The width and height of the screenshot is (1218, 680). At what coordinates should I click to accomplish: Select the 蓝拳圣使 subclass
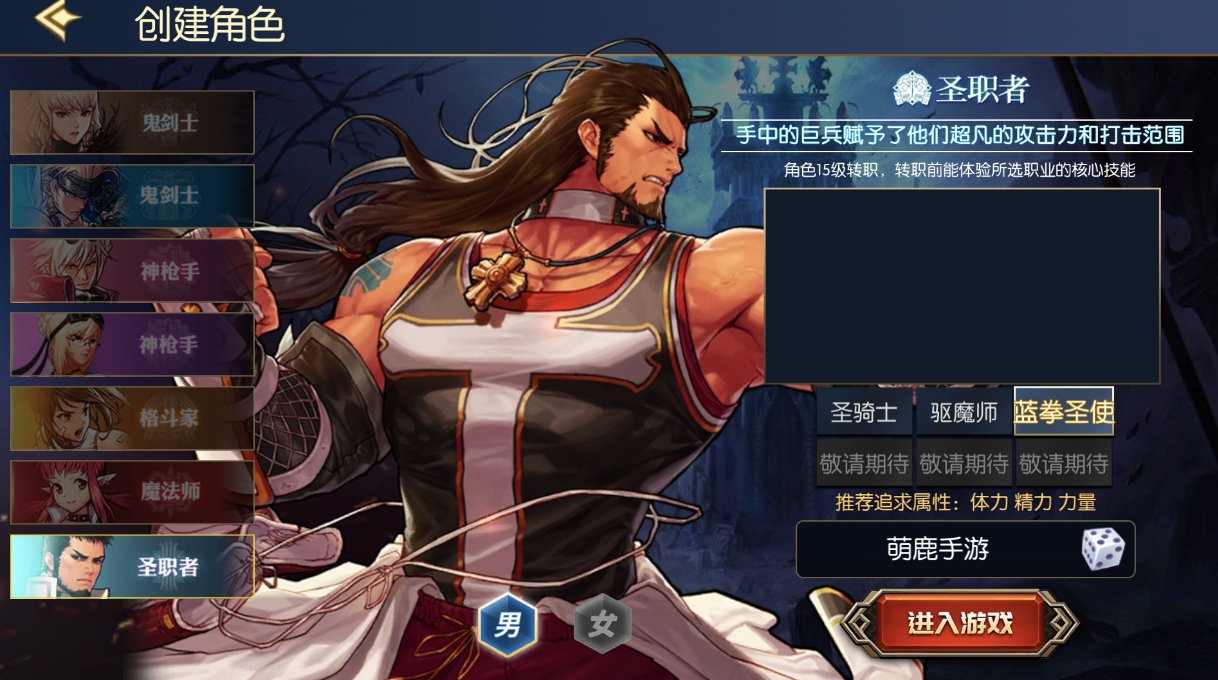point(1064,412)
